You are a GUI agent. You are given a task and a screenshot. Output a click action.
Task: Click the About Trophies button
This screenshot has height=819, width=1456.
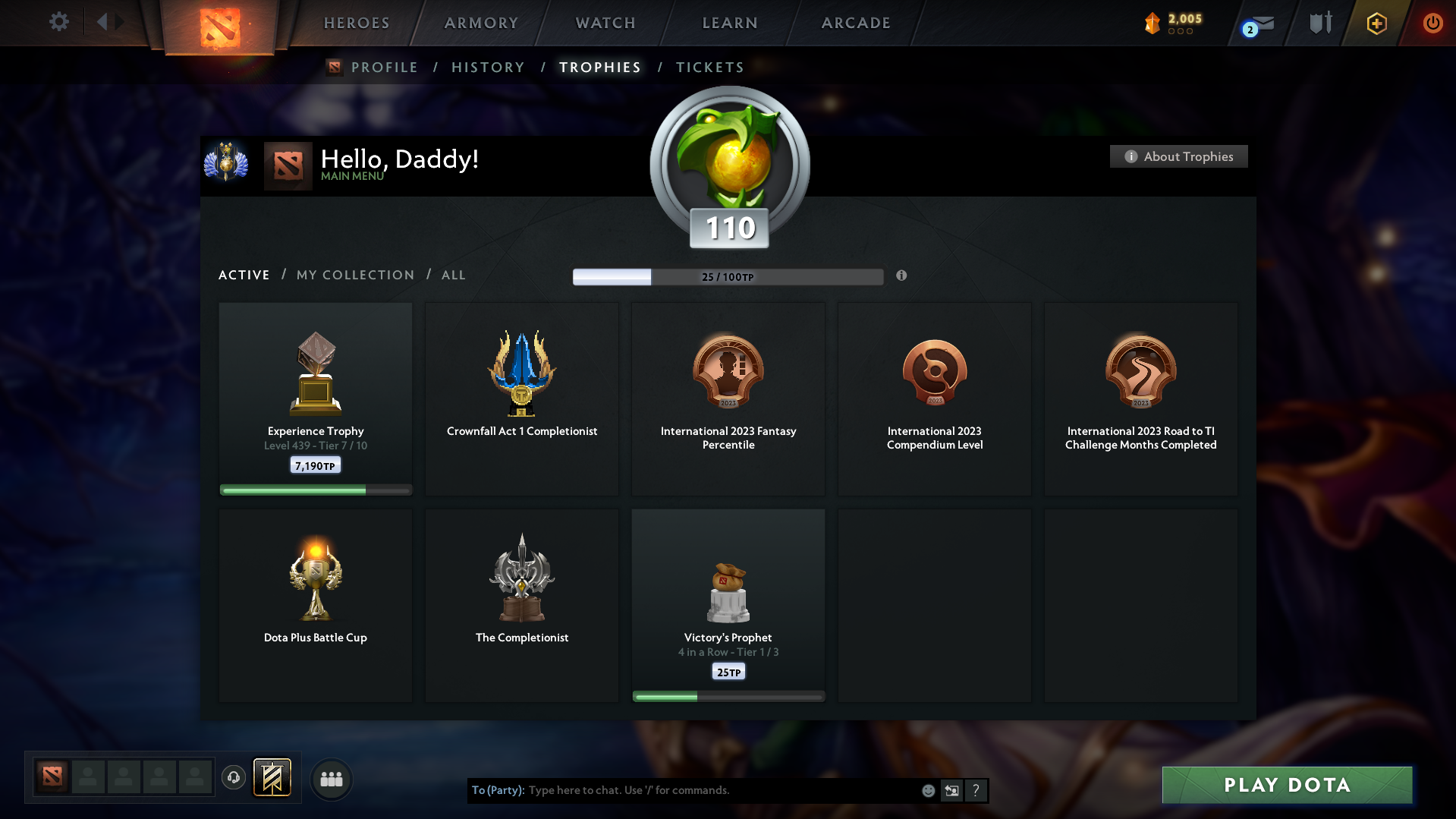1178,156
